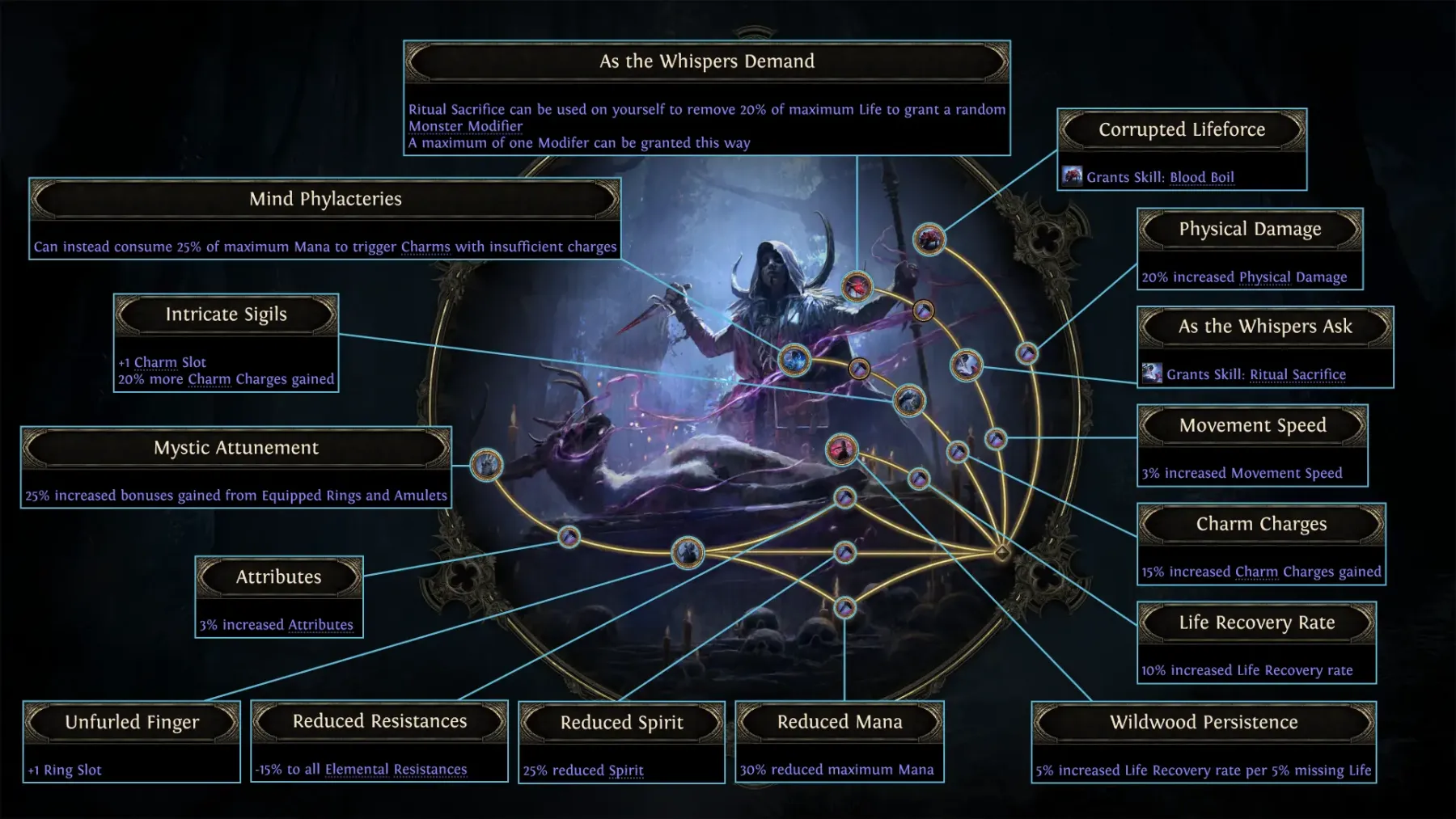Allocate the Reduced Mana small node

[x=844, y=607]
